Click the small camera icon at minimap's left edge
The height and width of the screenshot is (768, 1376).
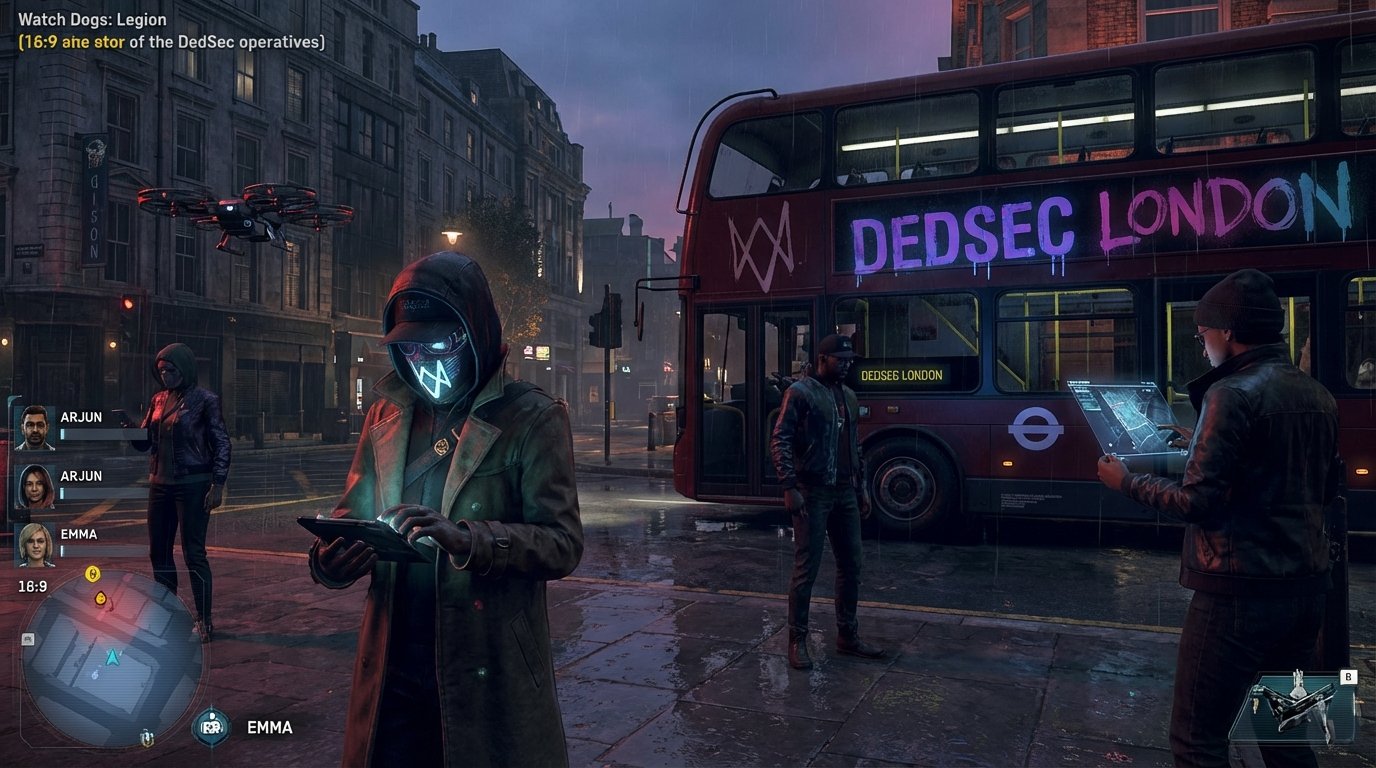27,638
